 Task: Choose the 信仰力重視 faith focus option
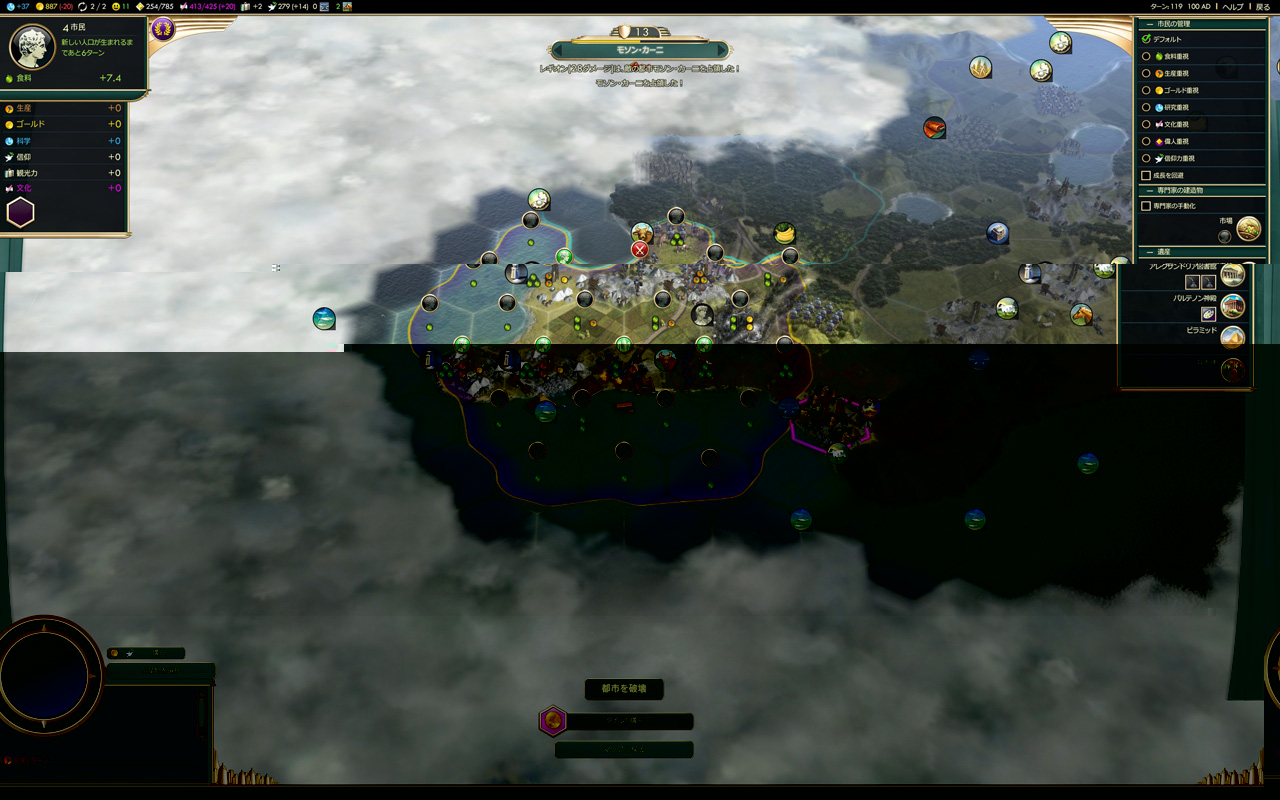click(1147, 158)
